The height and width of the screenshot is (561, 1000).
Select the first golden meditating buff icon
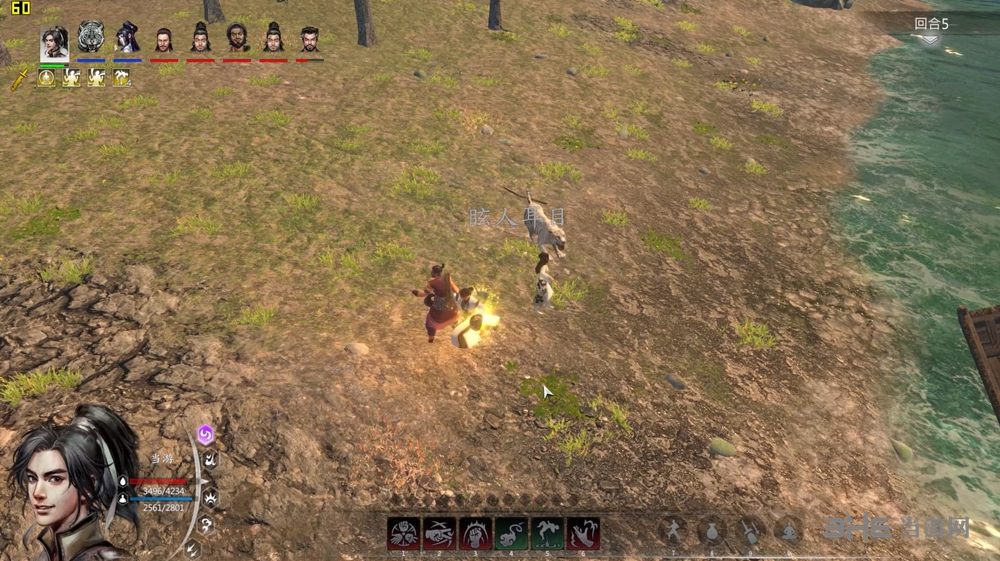click(x=47, y=77)
